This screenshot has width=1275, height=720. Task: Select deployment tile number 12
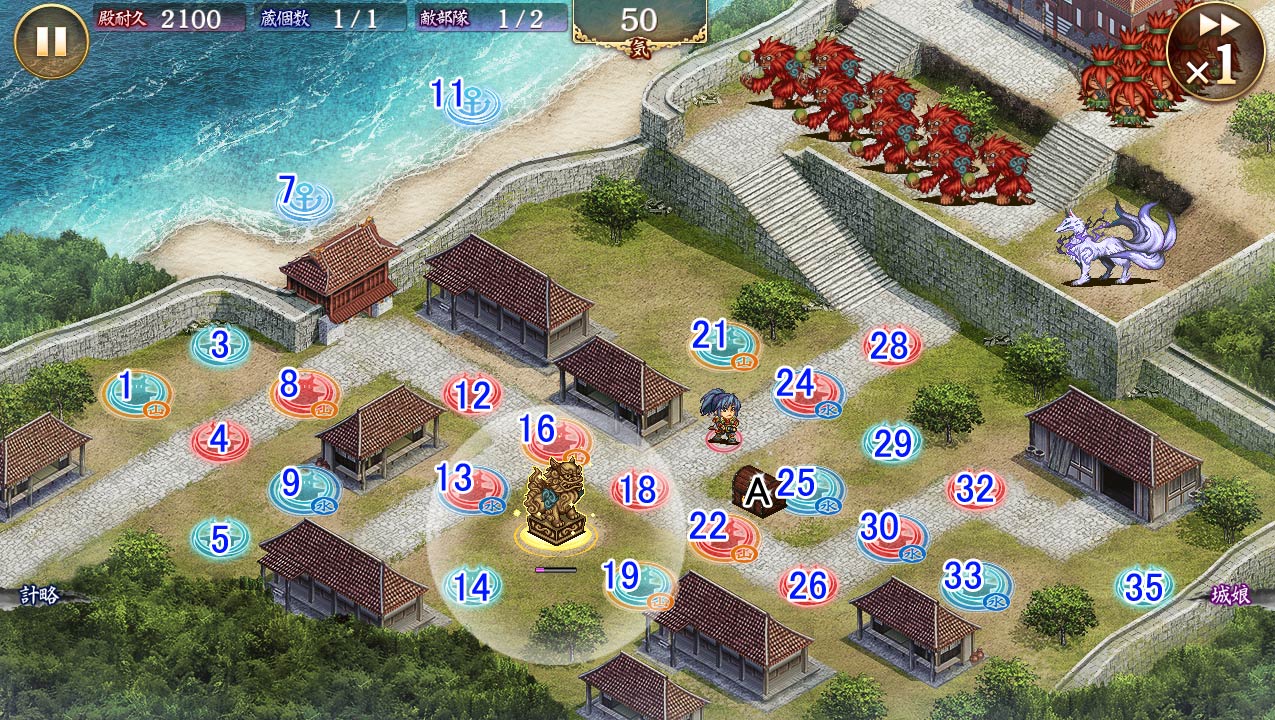pos(472,395)
